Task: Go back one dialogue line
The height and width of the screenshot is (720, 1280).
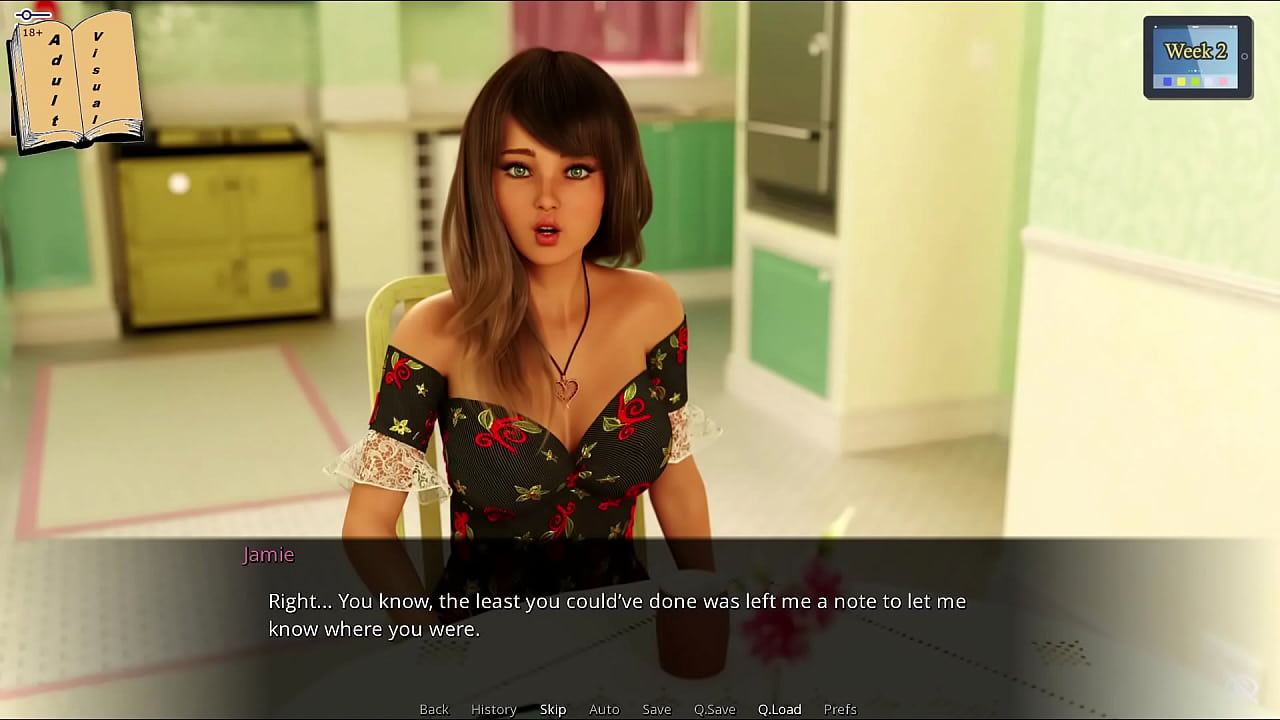Action: pos(434,709)
